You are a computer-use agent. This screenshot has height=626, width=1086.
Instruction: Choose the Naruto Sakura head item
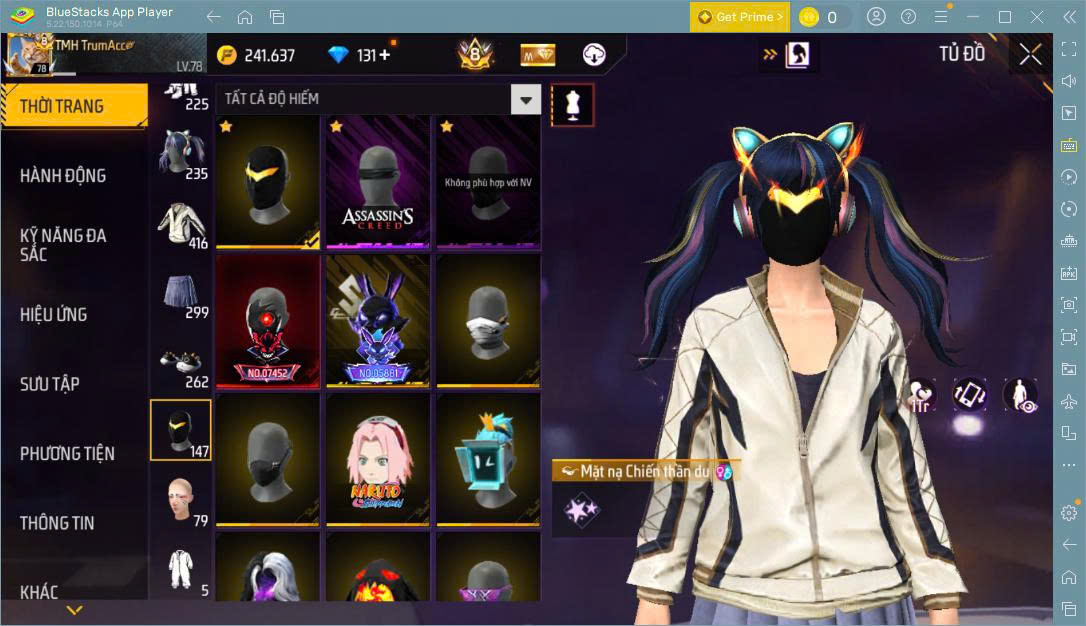378,459
